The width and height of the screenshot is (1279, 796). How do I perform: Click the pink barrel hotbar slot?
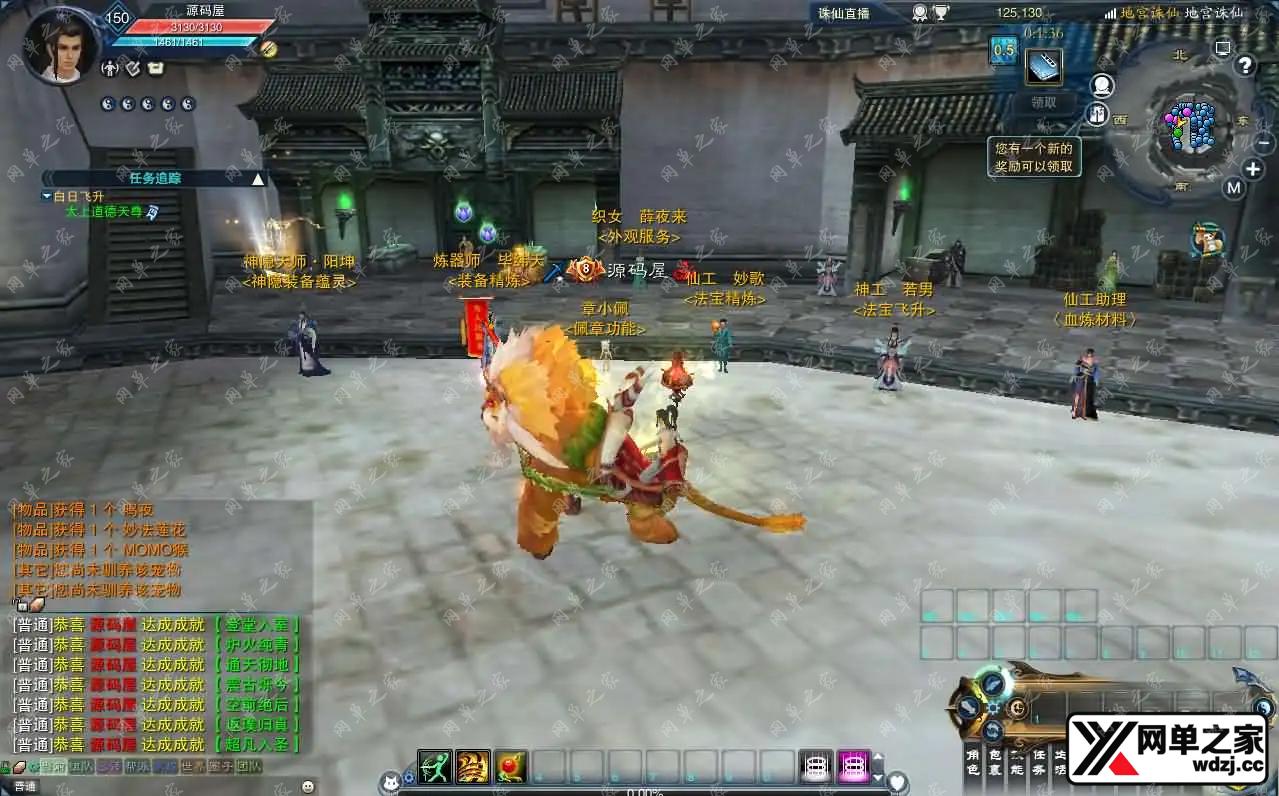(x=853, y=766)
